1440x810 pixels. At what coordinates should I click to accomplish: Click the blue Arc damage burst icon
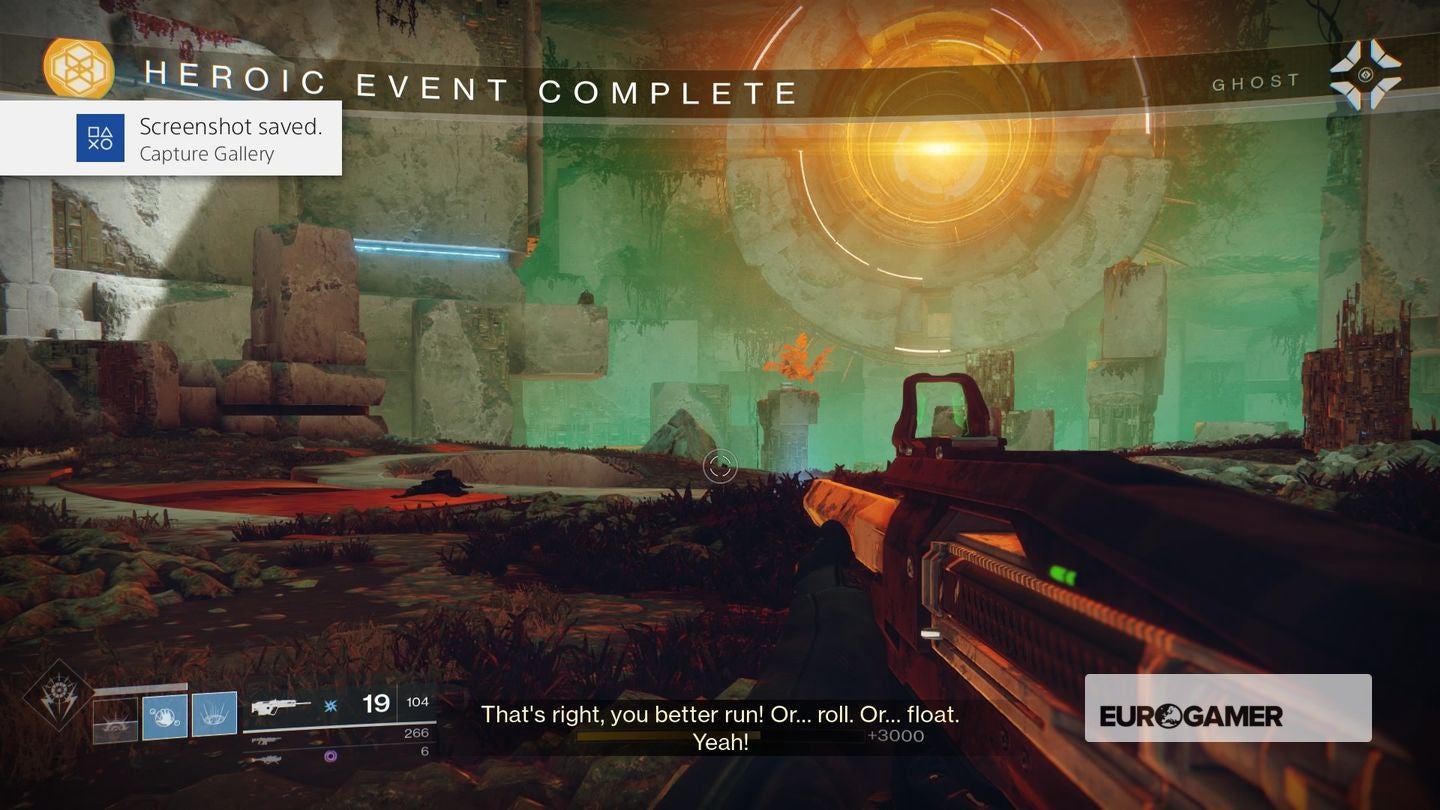330,705
